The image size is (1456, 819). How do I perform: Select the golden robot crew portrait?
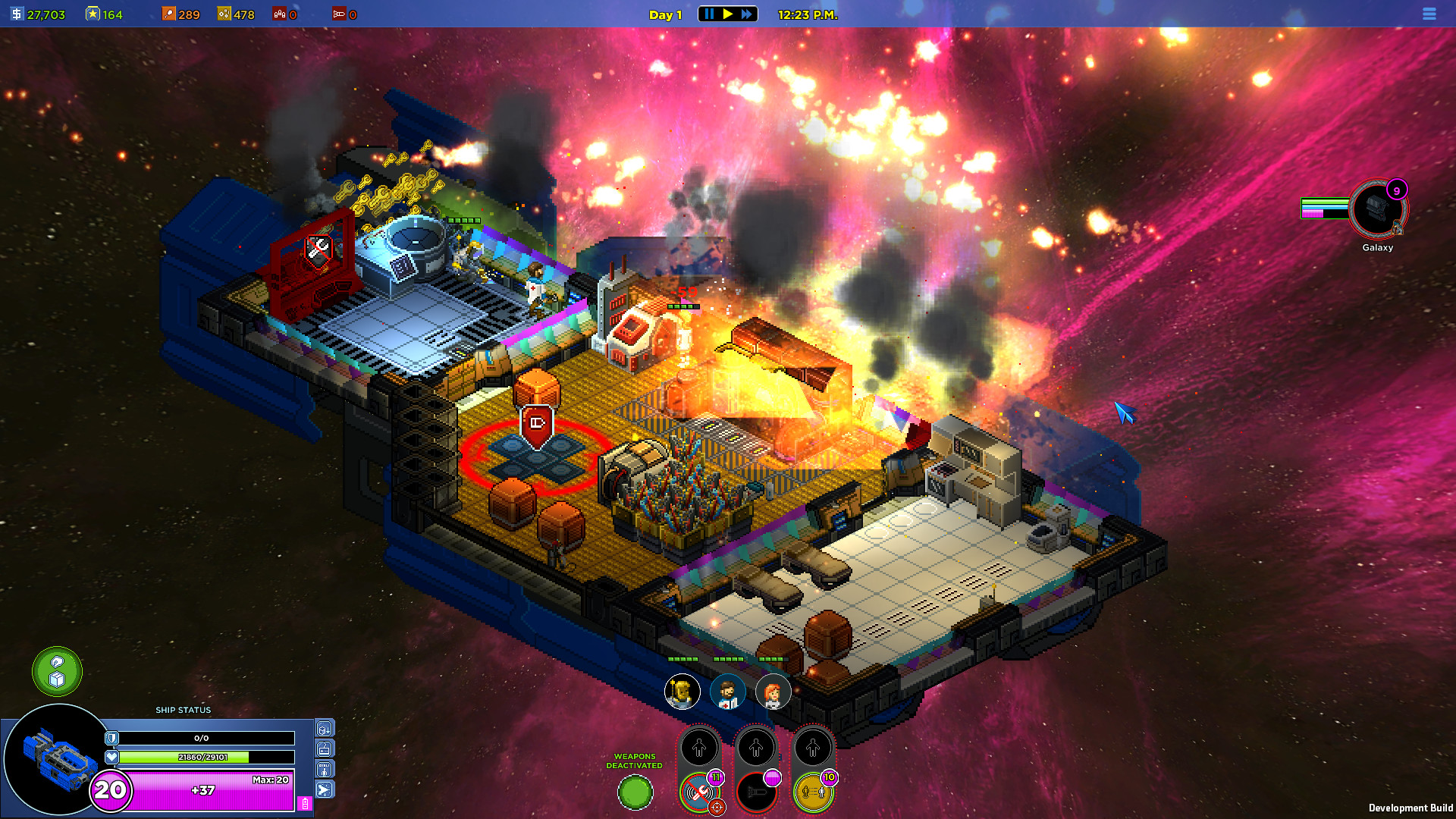(682, 692)
